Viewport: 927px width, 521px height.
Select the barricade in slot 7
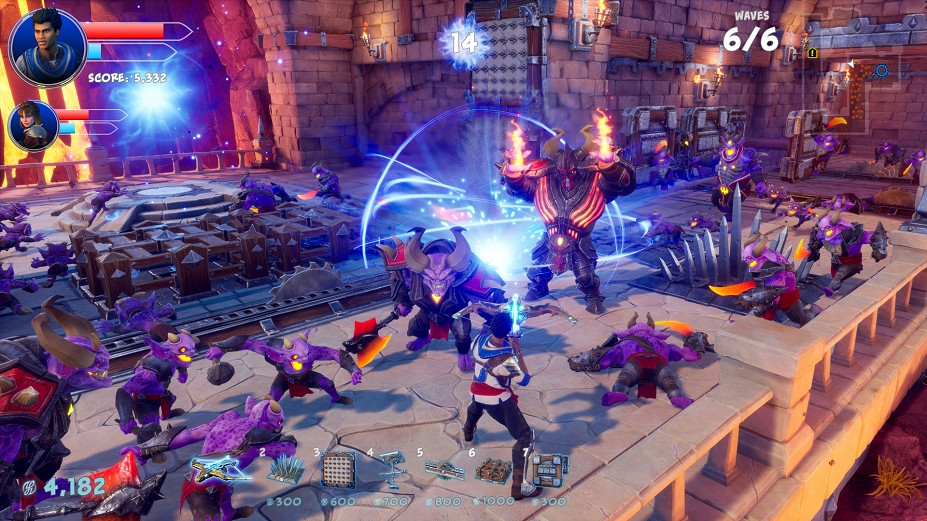pos(548,469)
